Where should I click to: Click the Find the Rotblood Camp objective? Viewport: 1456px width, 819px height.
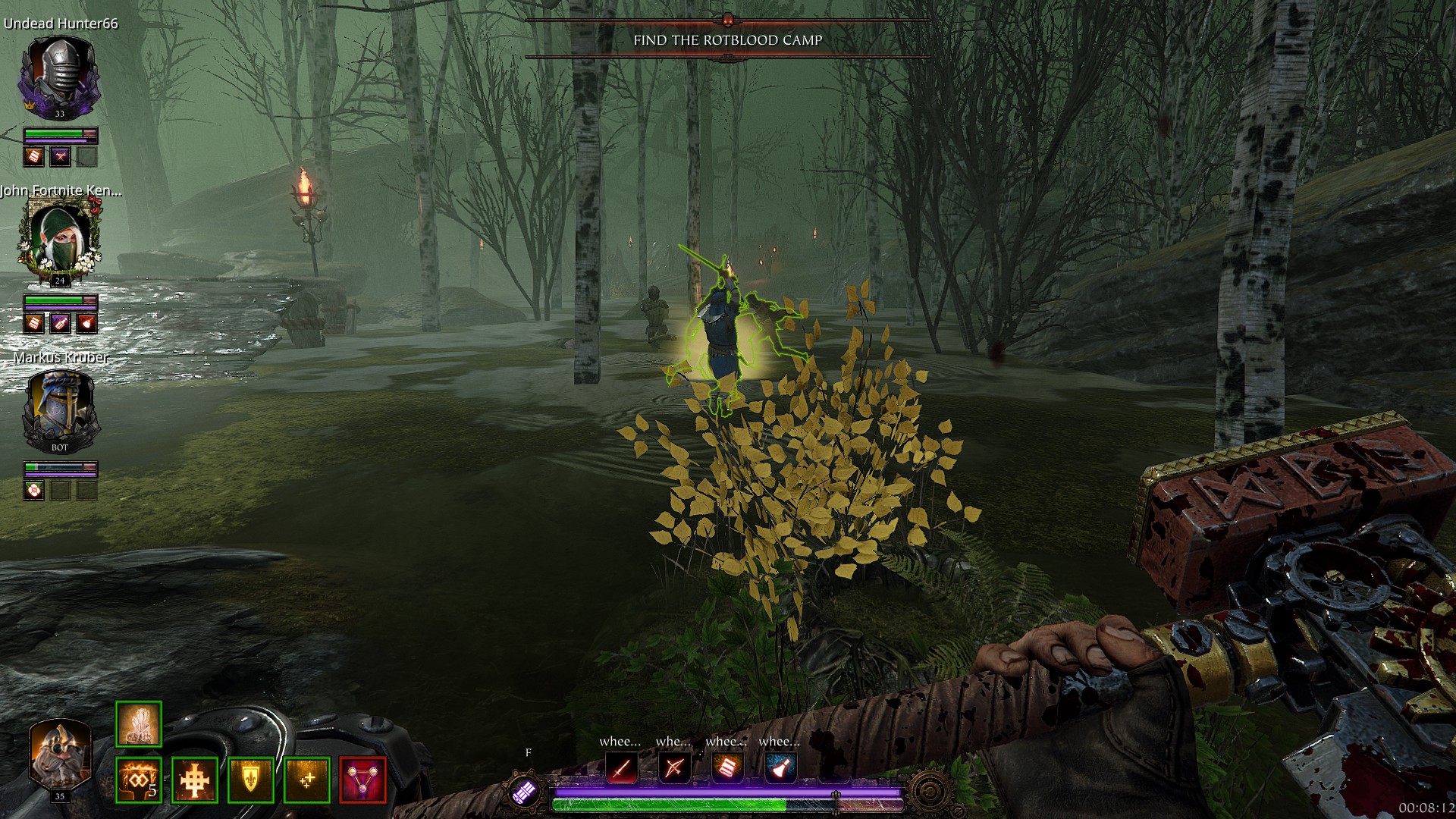(727, 40)
